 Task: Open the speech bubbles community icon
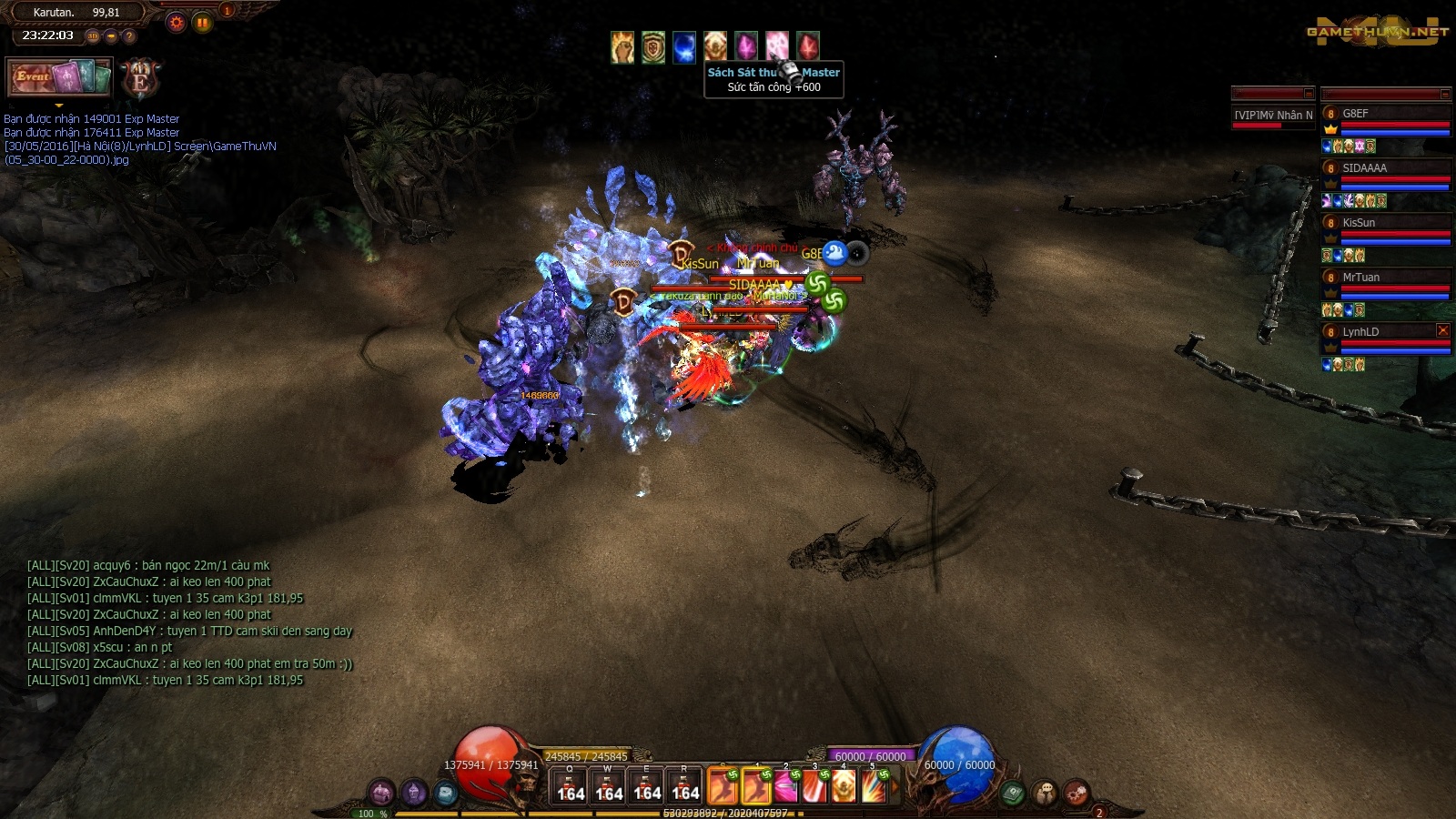coord(1045,793)
